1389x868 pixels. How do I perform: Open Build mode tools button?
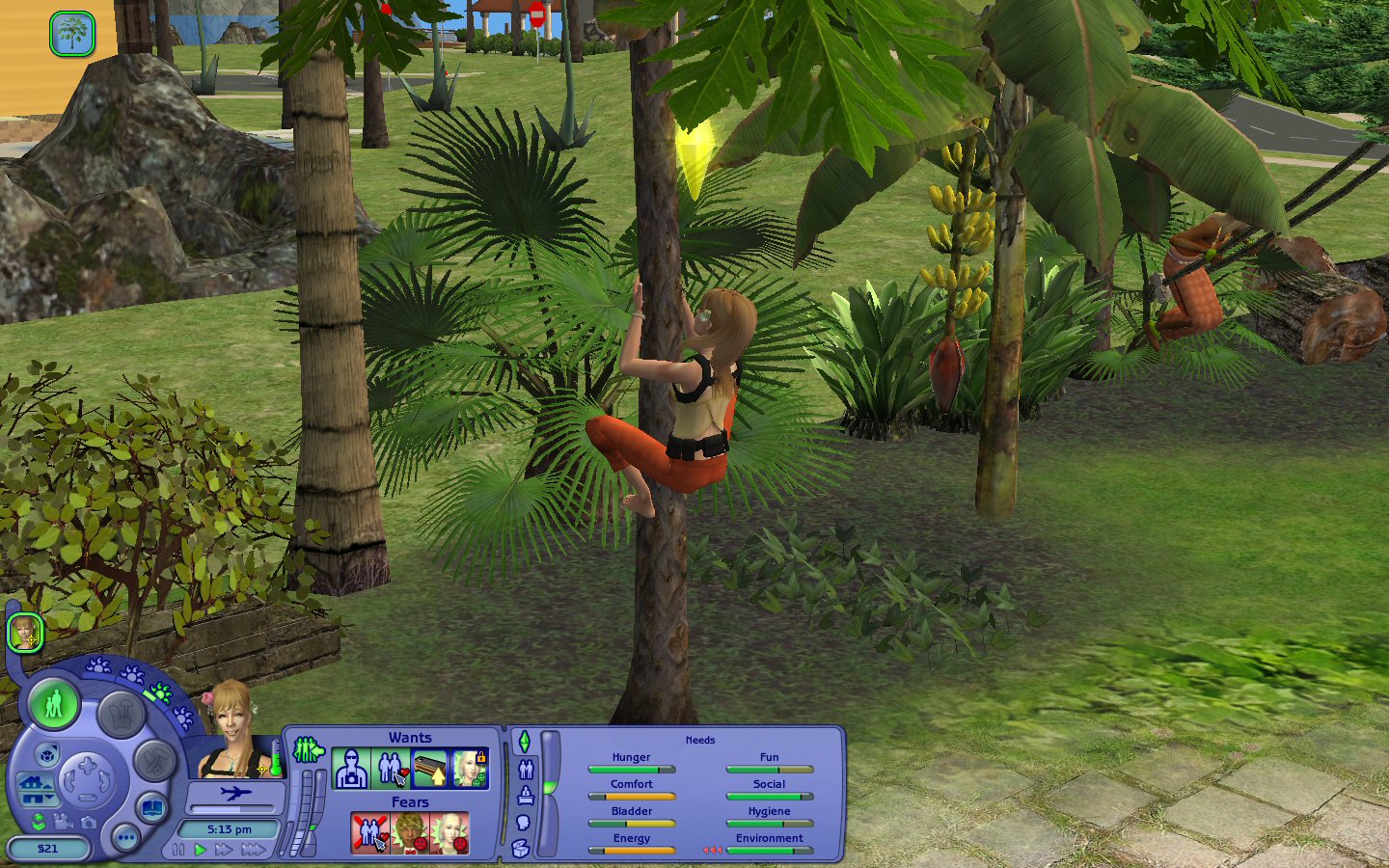[154, 761]
